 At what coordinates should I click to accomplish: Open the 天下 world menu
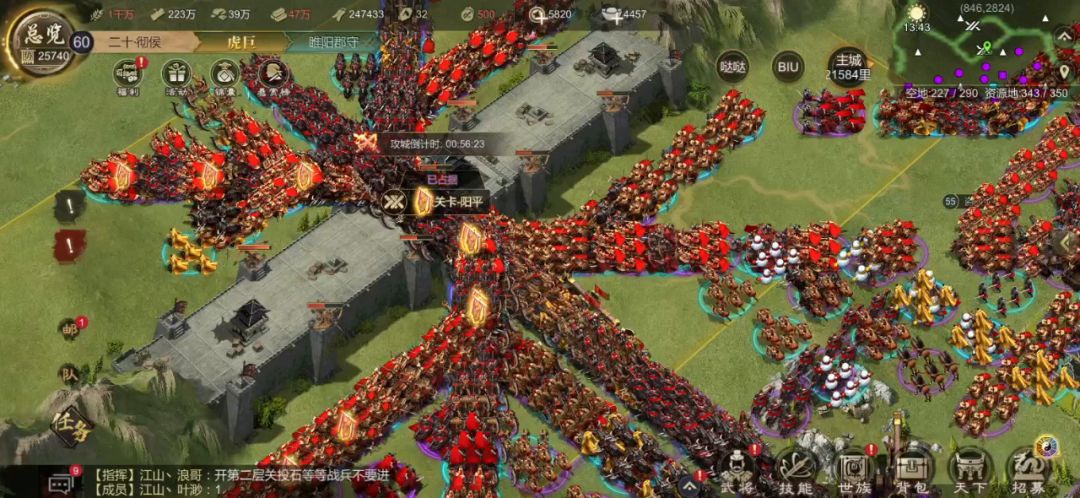(x=969, y=470)
